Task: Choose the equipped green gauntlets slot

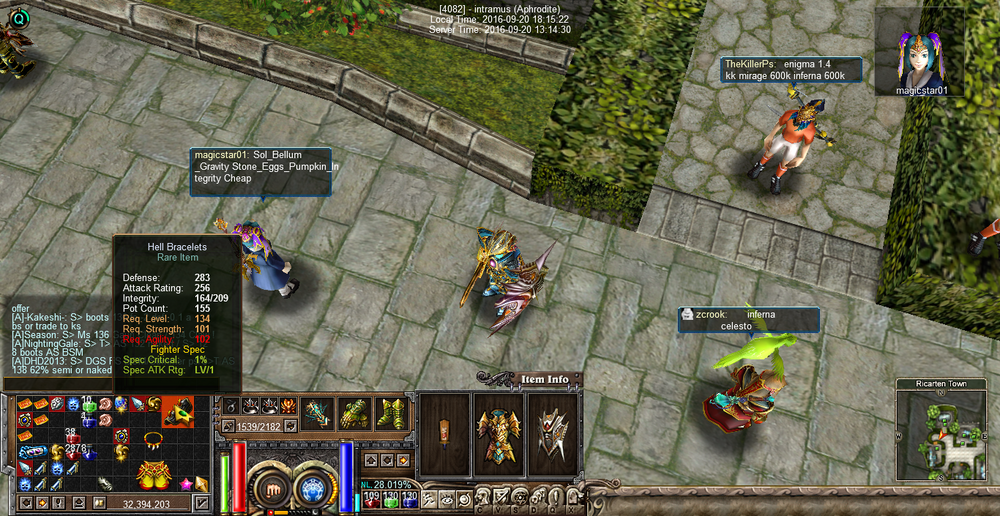Action: [x=353, y=413]
